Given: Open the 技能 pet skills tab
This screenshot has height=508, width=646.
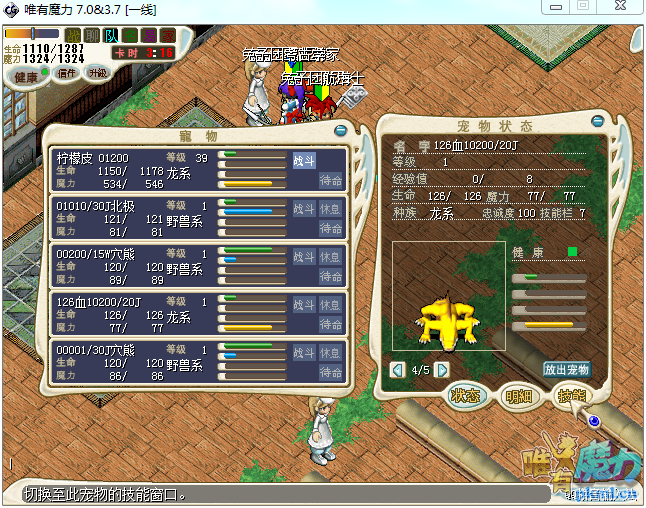Looking at the screenshot, I should (x=572, y=396).
